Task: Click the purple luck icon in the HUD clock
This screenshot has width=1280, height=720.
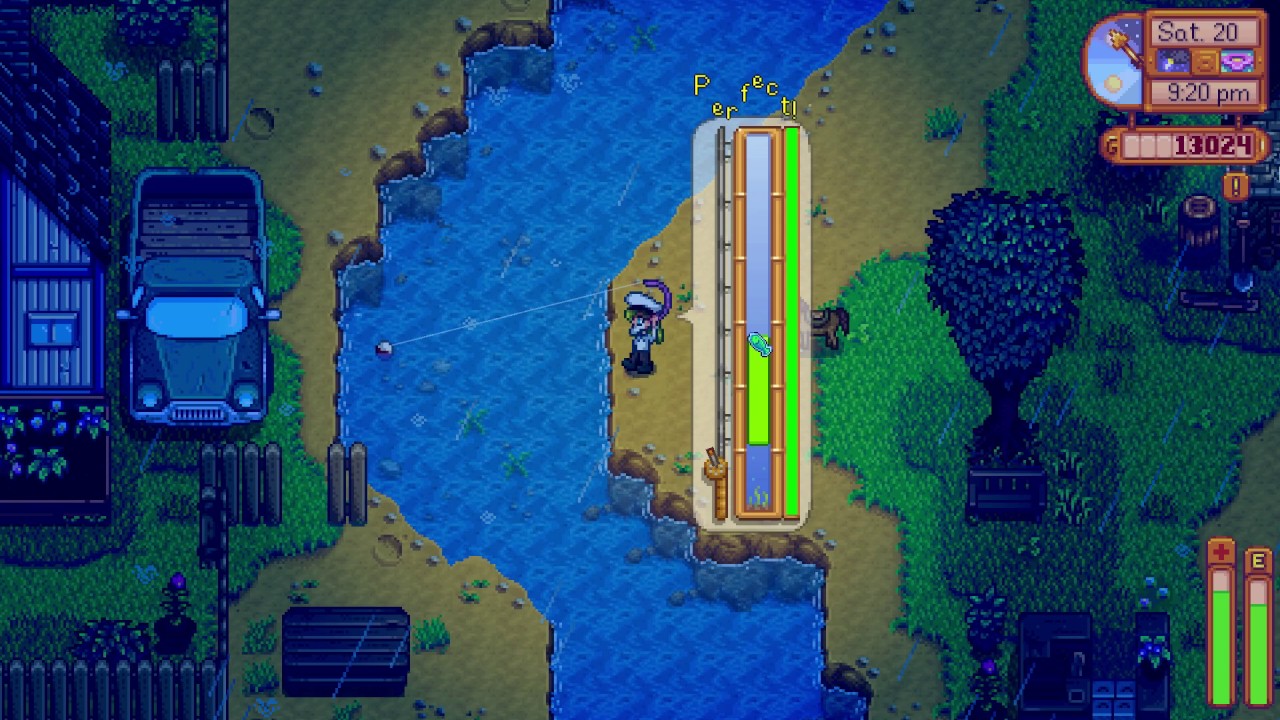Action: pos(1236,60)
